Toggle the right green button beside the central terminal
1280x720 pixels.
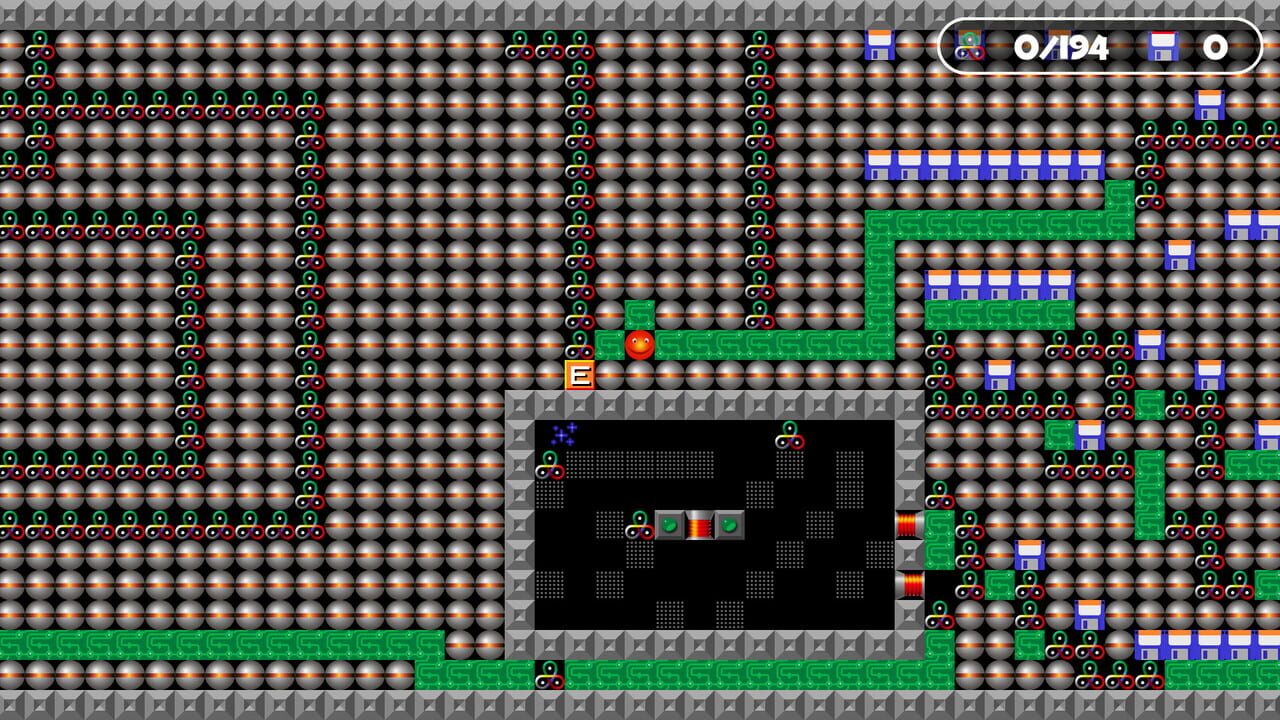click(x=728, y=525)
